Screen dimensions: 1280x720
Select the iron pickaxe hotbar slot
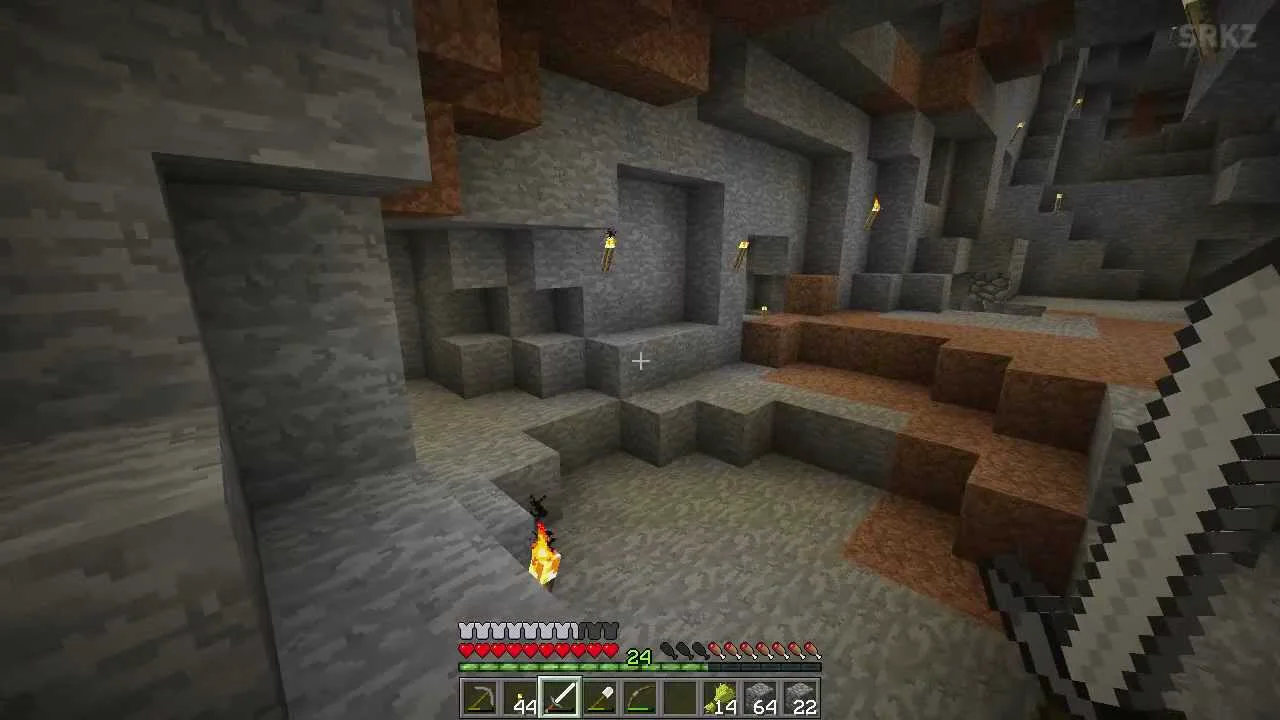coord(480,698)
